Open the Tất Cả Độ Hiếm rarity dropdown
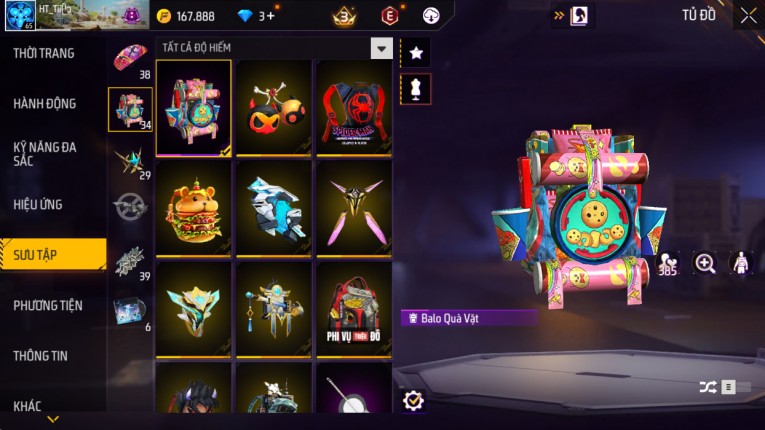This screenshot has height=430, width=765. [381, 48]
